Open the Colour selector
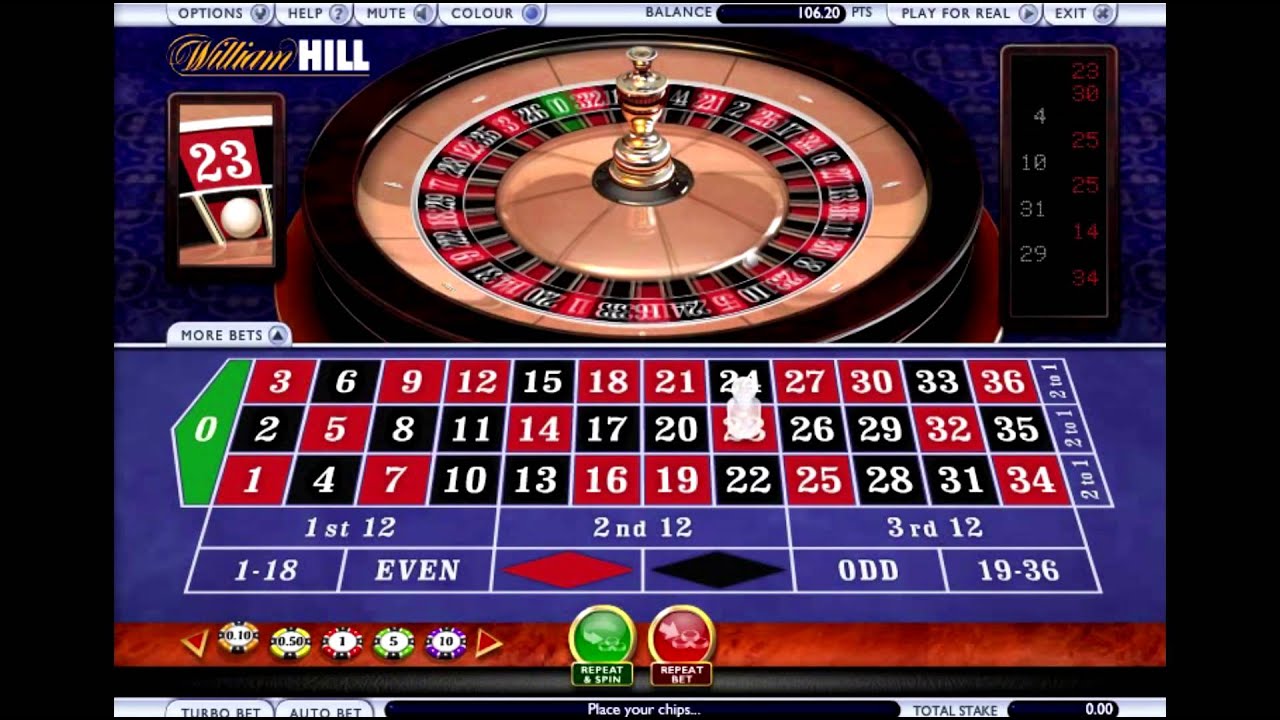The image size is (1280, 720). tap(489, 14)
